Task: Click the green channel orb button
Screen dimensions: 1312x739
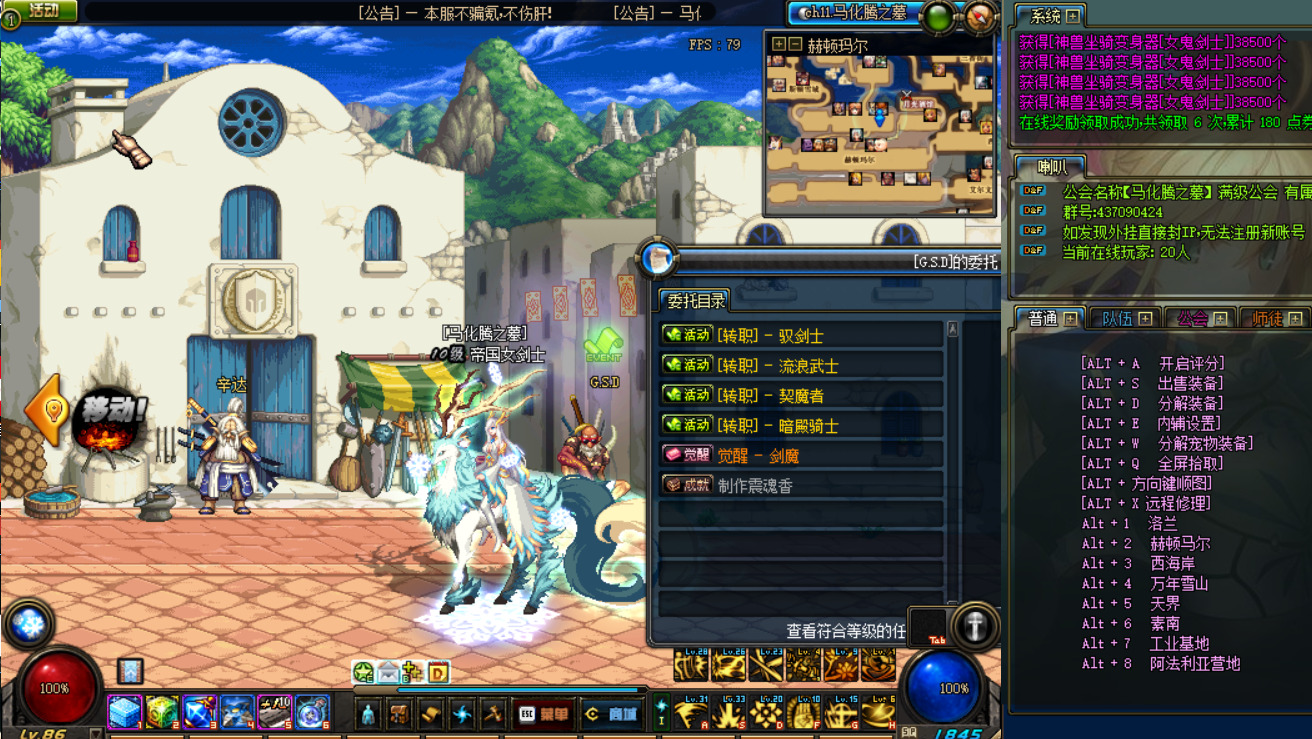Action: tap(939, 16)
